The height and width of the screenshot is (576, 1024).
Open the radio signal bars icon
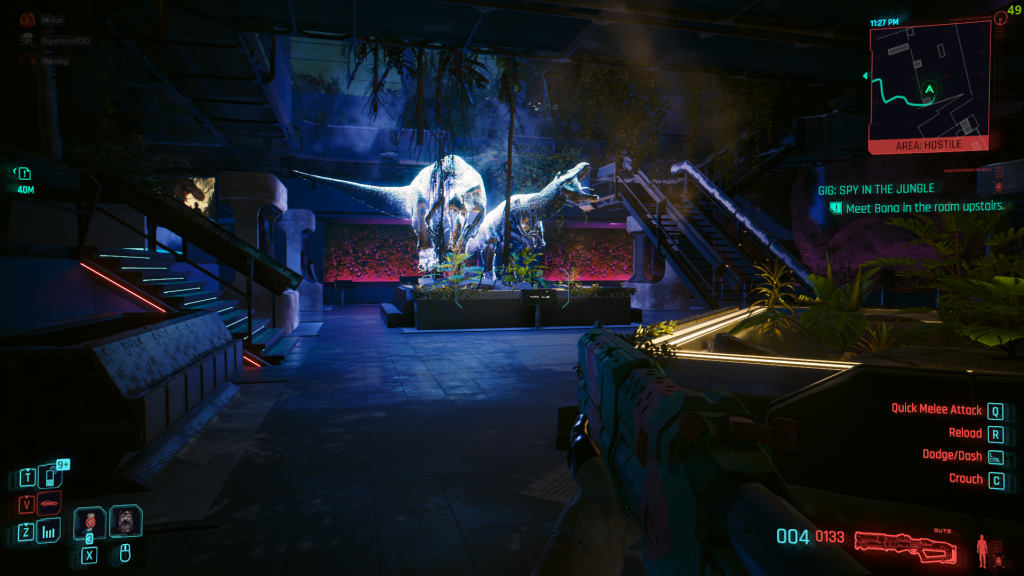click(x=48, y=531)
